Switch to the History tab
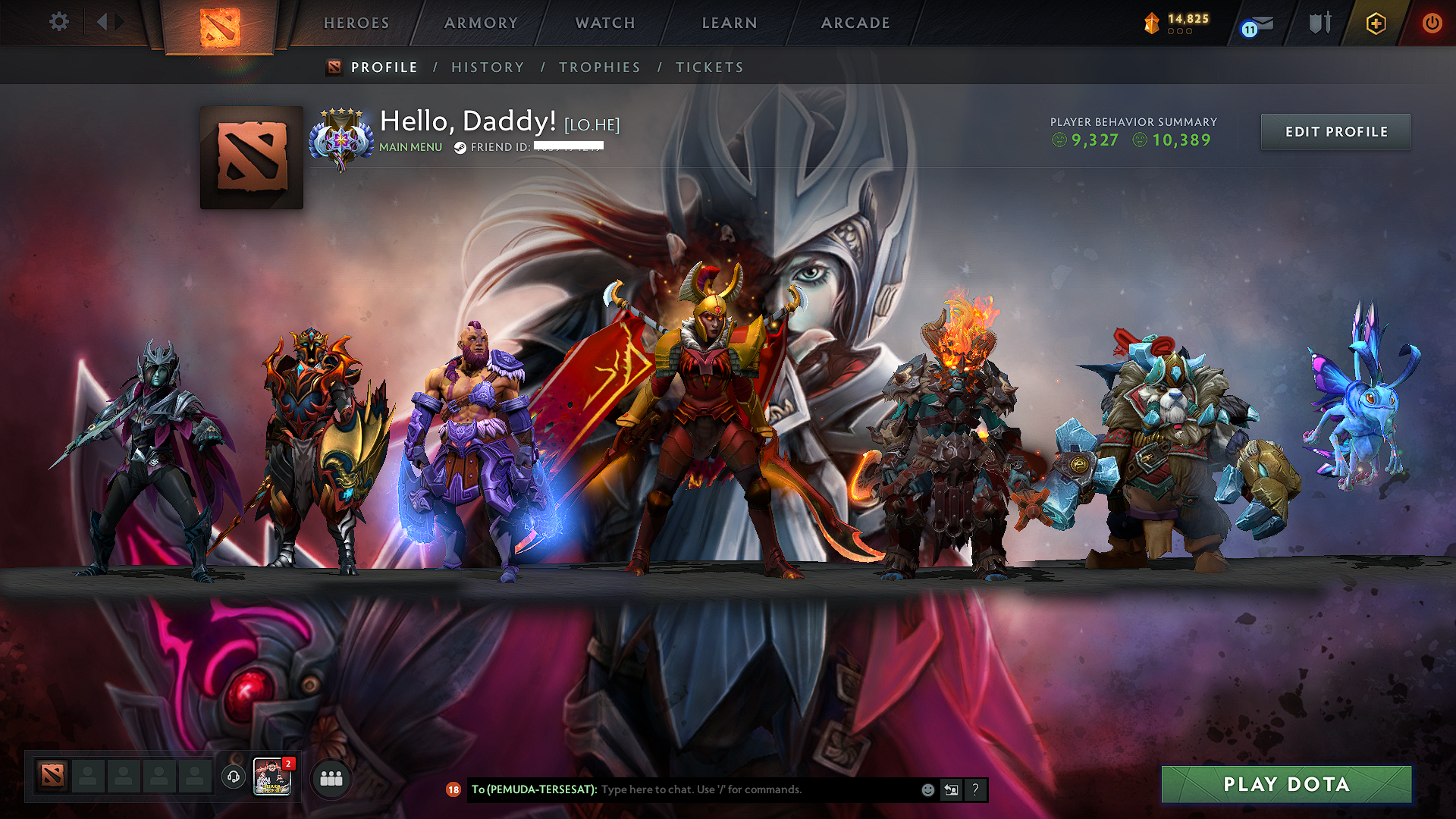This screenshot has width=1456, height=819. click(488, 67)
